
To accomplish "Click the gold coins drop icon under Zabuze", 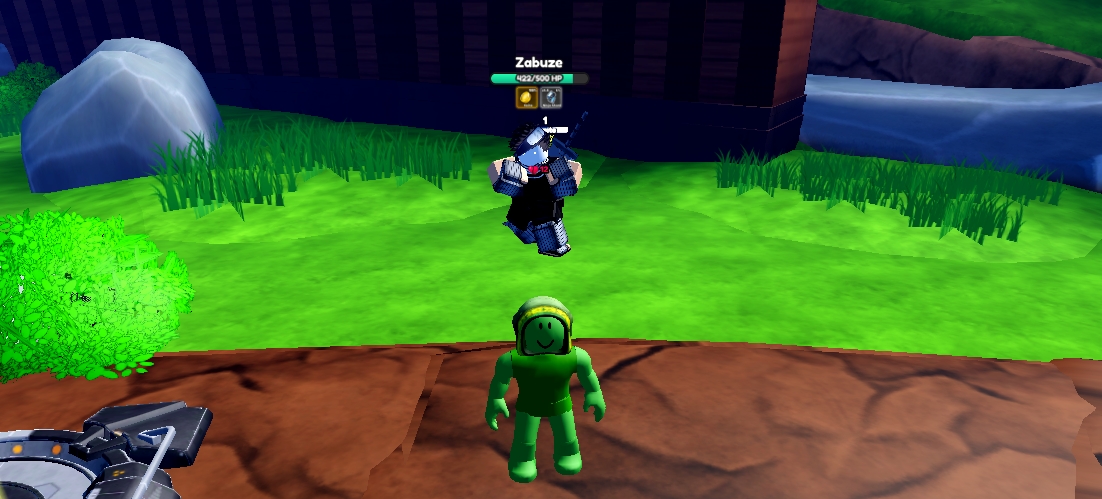I will tap(526, 97).
